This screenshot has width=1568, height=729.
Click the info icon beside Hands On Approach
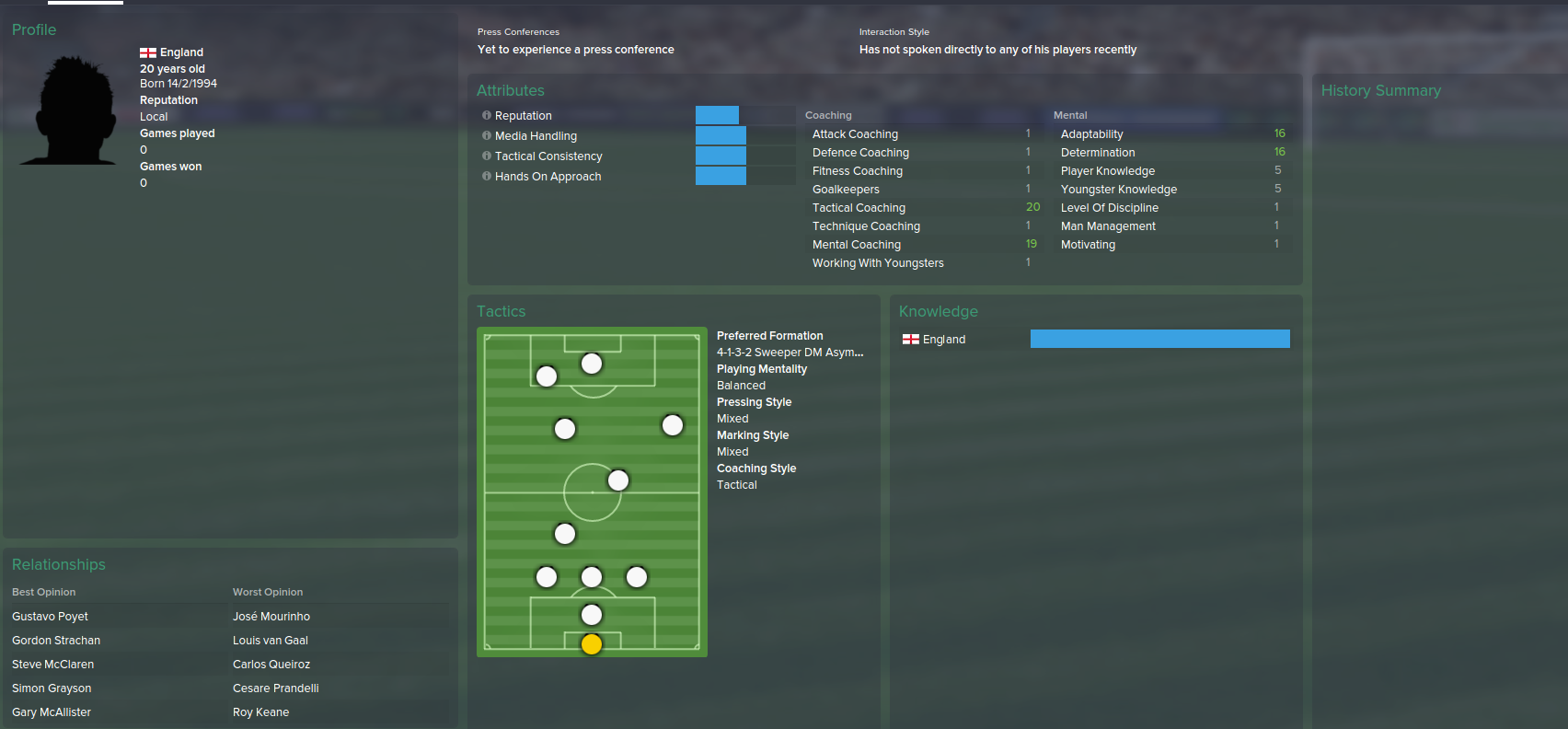pos(486,176)
